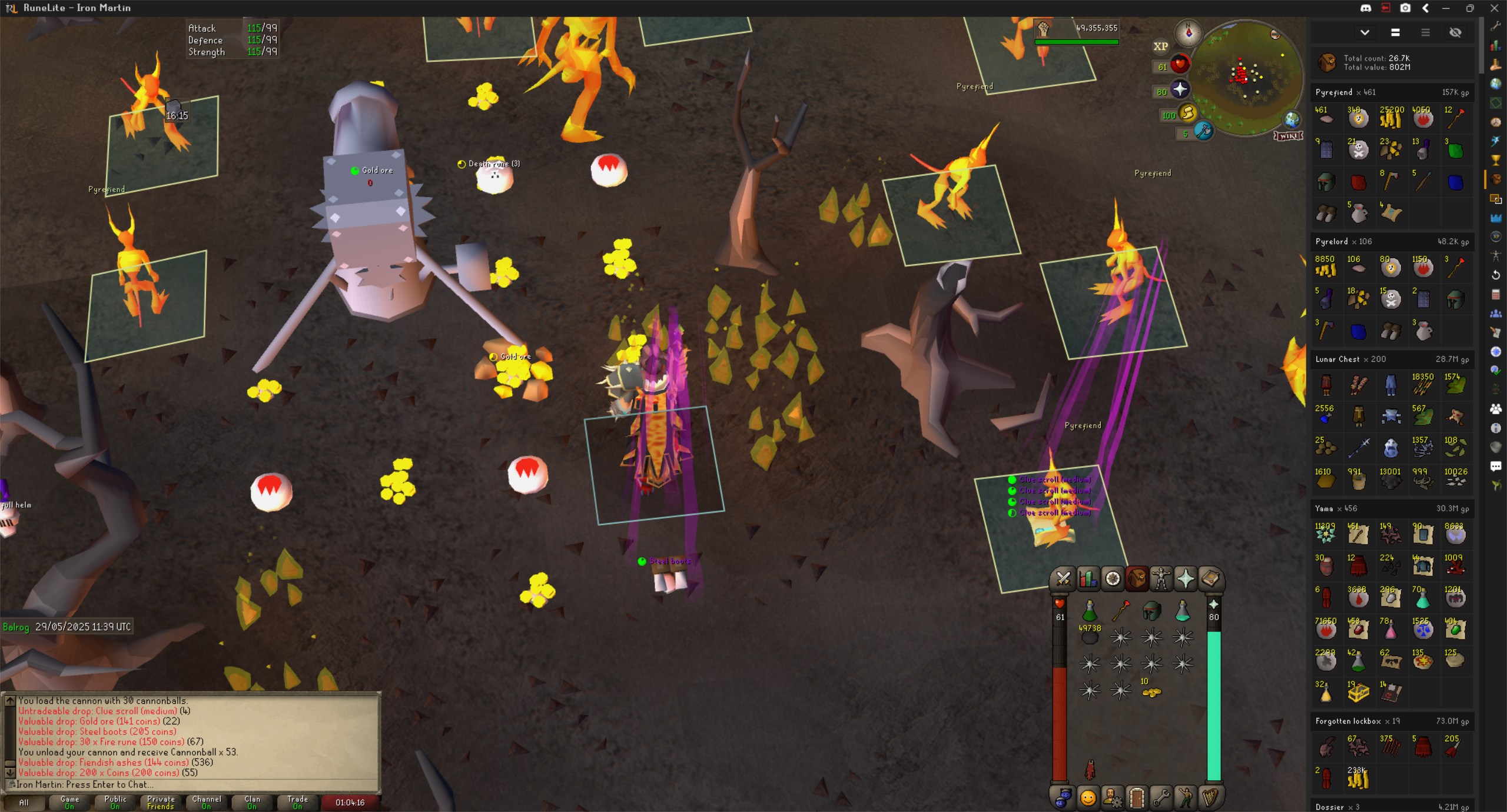
Task: Click the compass to face north
Action: click(x=1188, y=33)
